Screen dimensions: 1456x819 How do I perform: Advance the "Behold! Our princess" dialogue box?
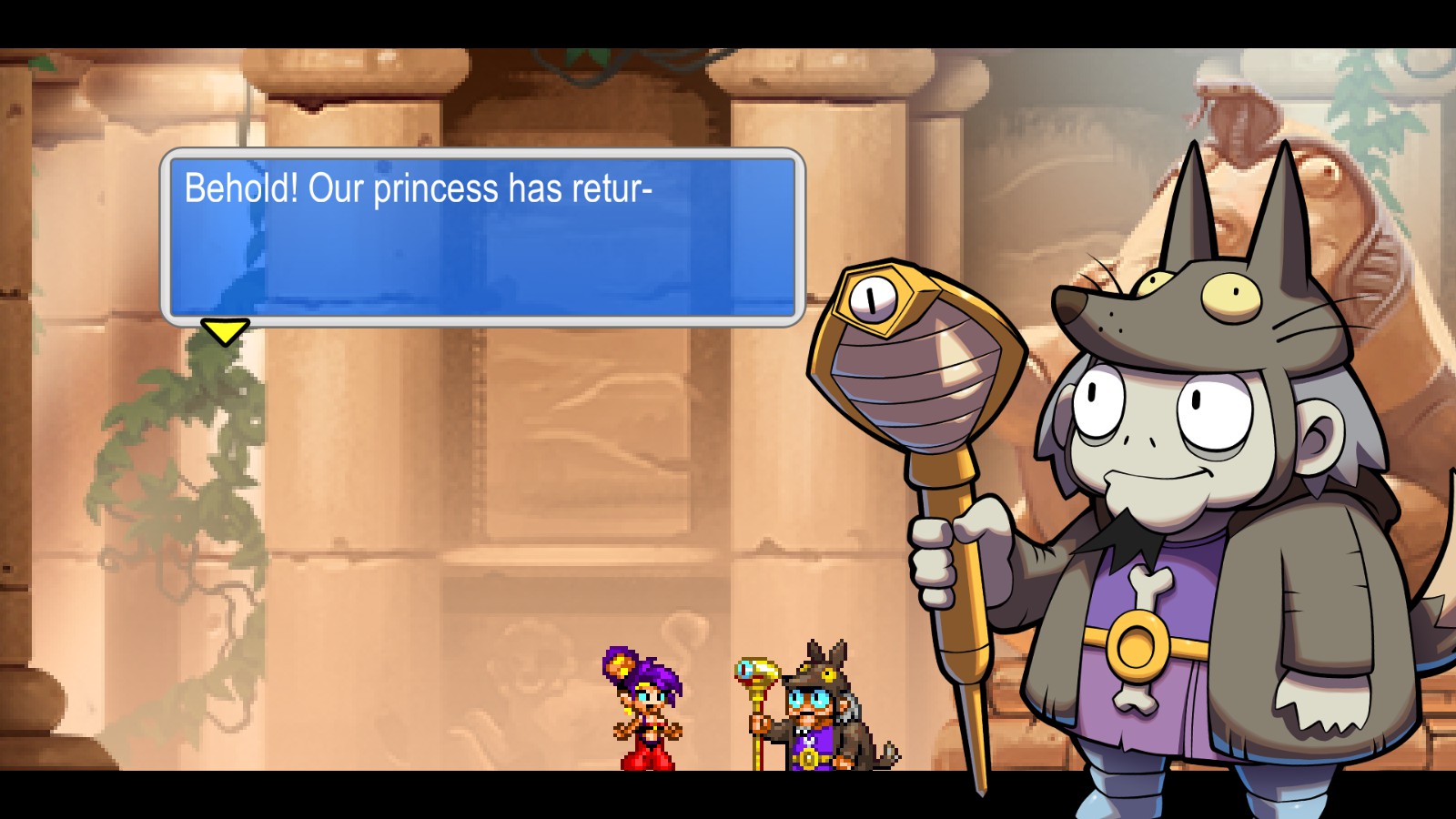coord(224,330)
